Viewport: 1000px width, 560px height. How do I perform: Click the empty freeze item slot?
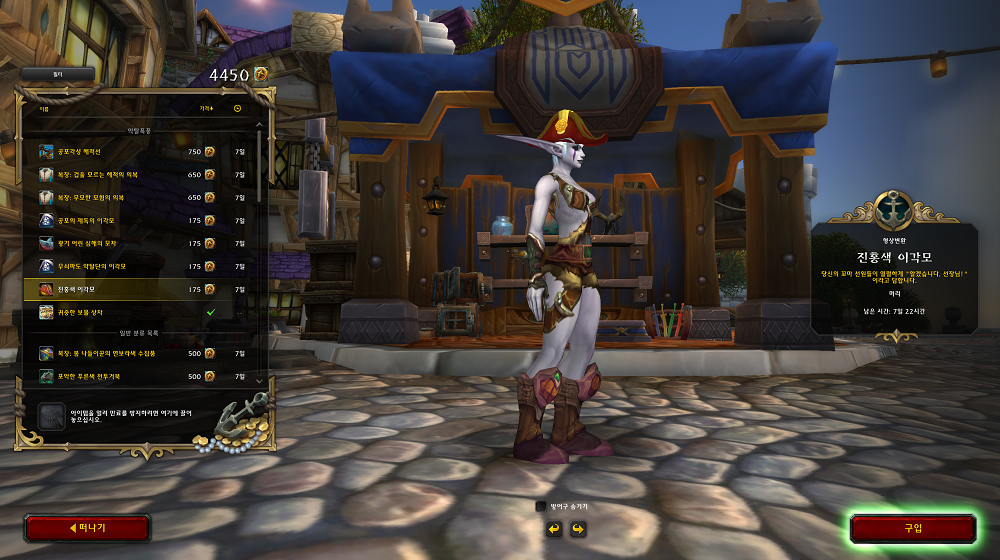tap(51, 417)
